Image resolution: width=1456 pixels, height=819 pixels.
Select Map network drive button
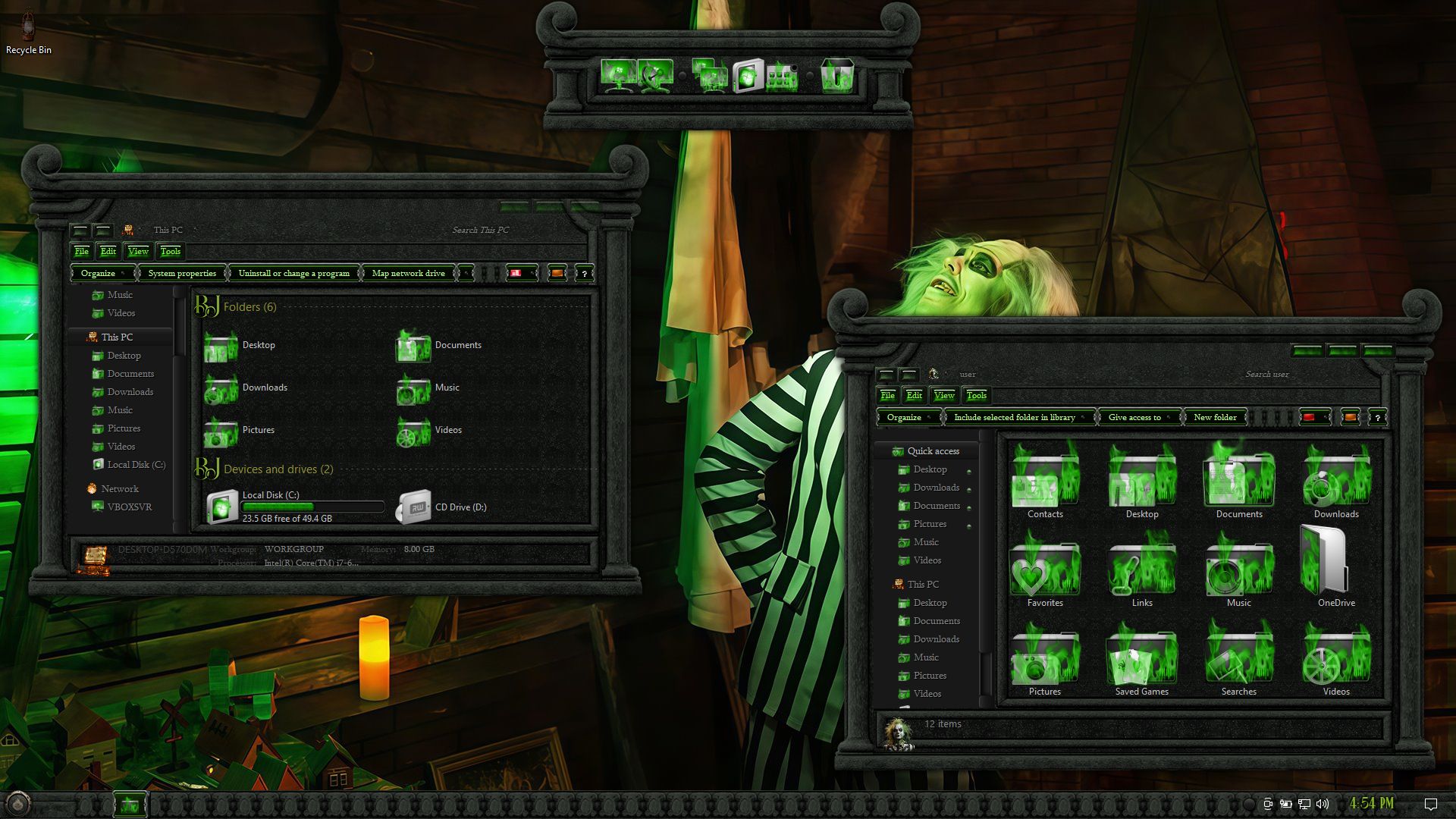click(x=408, y=273)
